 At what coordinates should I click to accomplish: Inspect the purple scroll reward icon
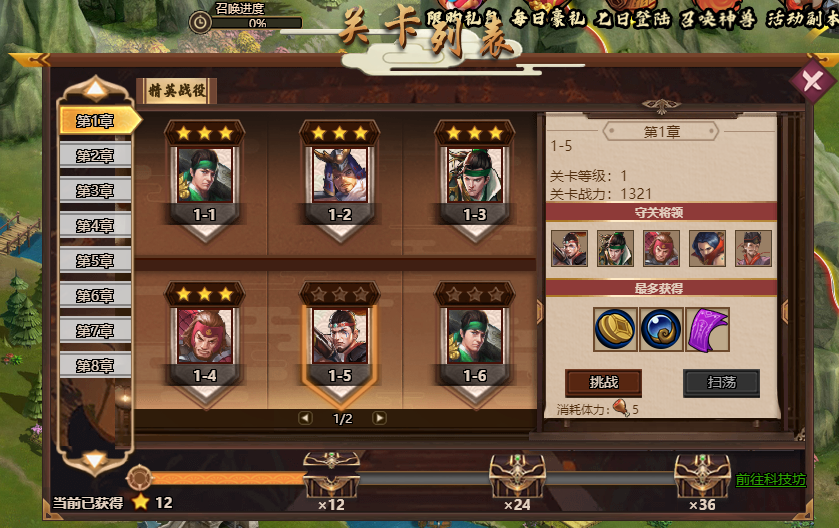(708, 330)
